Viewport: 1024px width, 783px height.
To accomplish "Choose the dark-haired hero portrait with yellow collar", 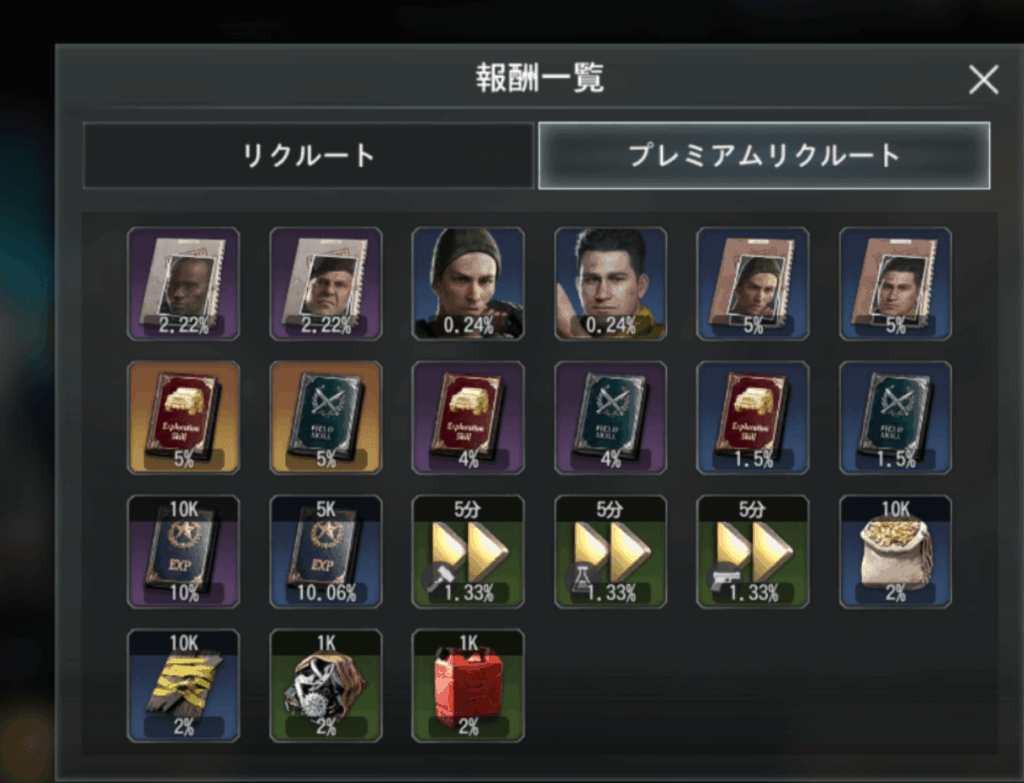I will tap(610, 283).
